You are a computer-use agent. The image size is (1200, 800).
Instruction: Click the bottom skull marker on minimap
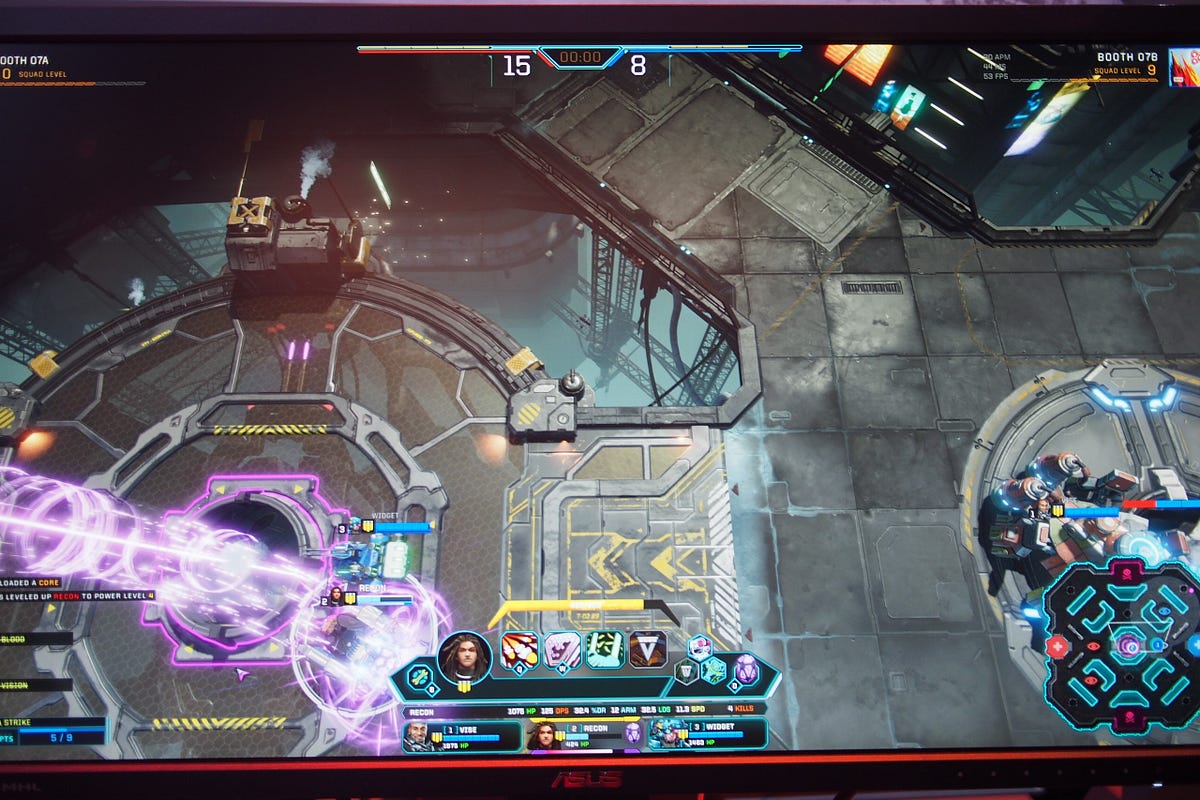(x=1129, y=716)
